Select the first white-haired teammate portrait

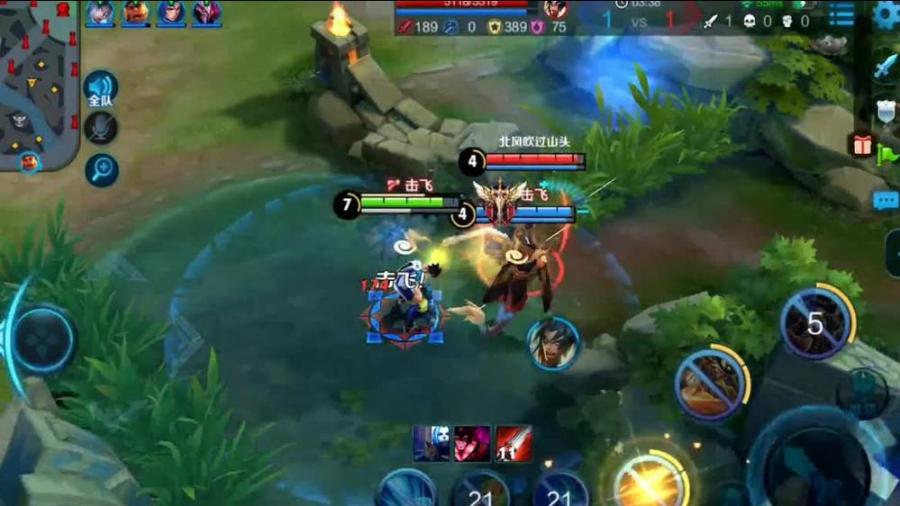(100, 13)
